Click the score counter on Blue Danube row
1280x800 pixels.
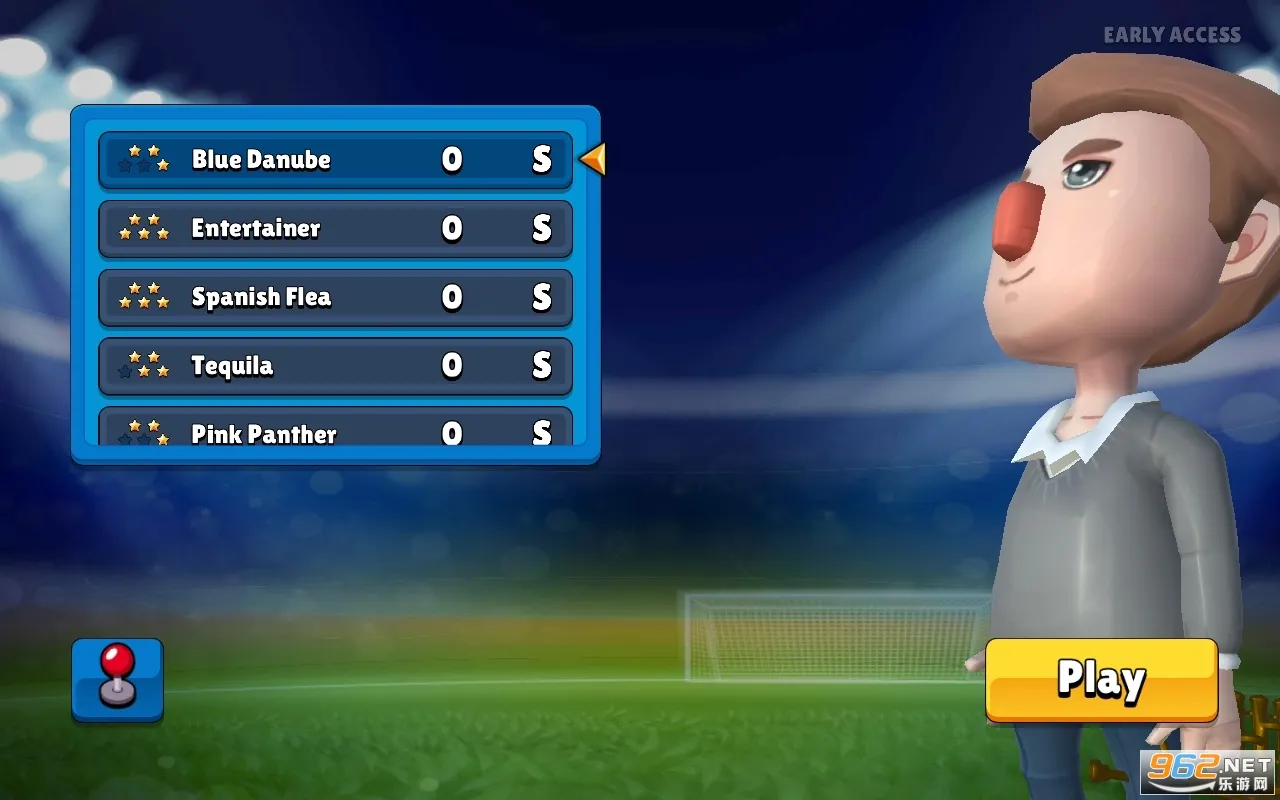click(x=452, y=159)
